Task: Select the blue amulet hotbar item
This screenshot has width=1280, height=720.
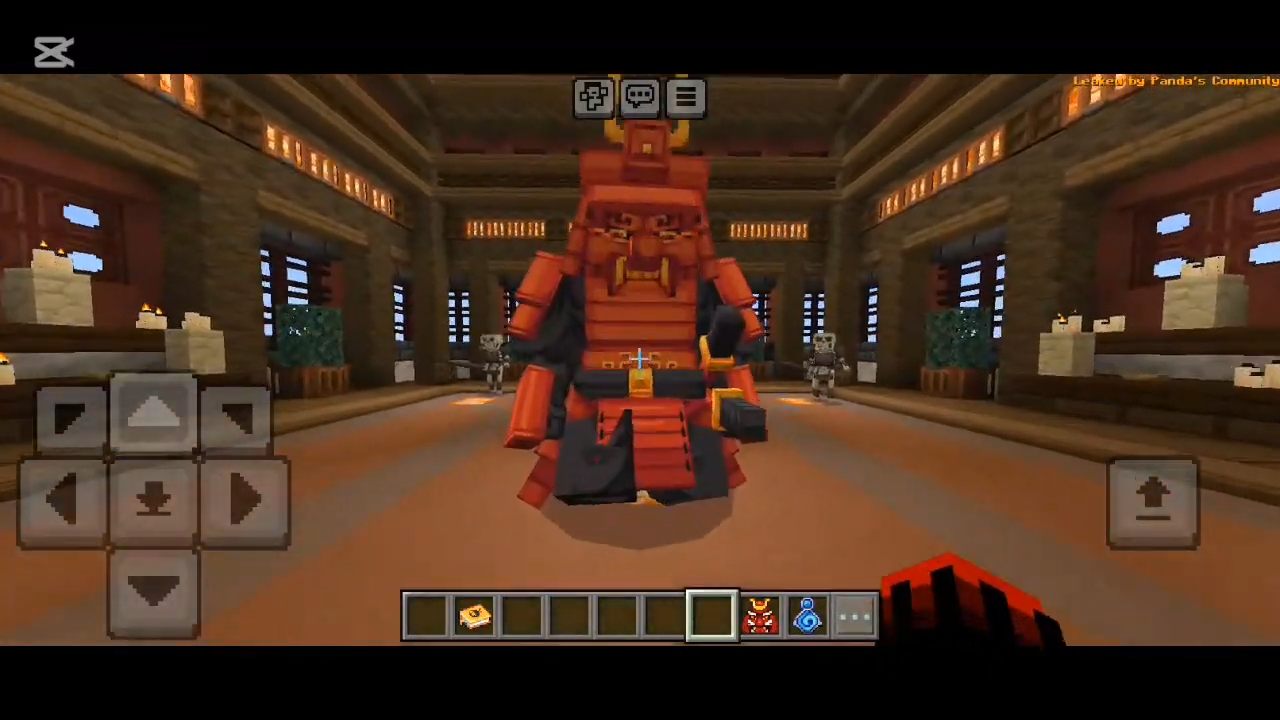Action: (808, 615)
